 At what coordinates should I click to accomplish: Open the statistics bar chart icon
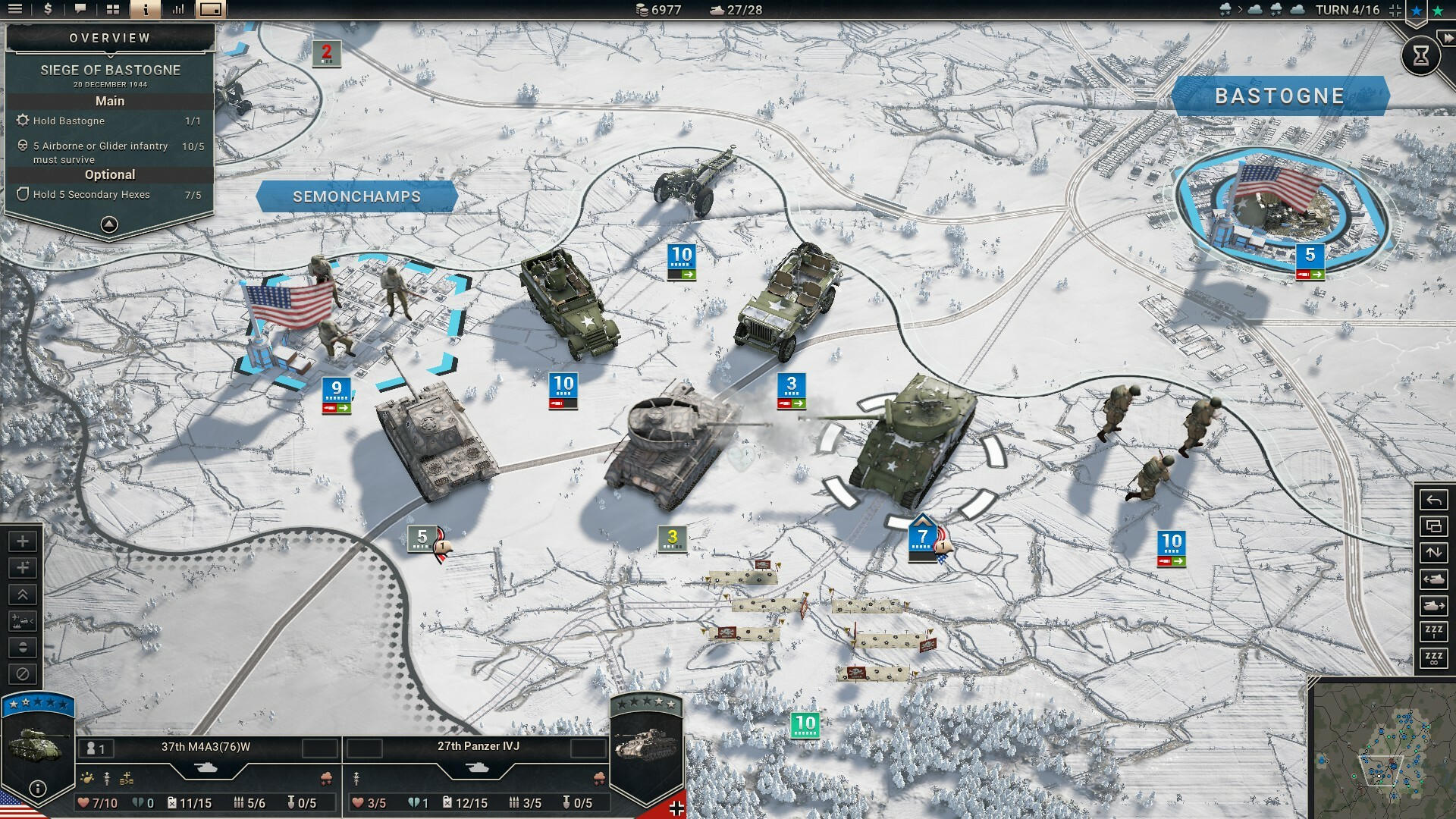[180, 10]
